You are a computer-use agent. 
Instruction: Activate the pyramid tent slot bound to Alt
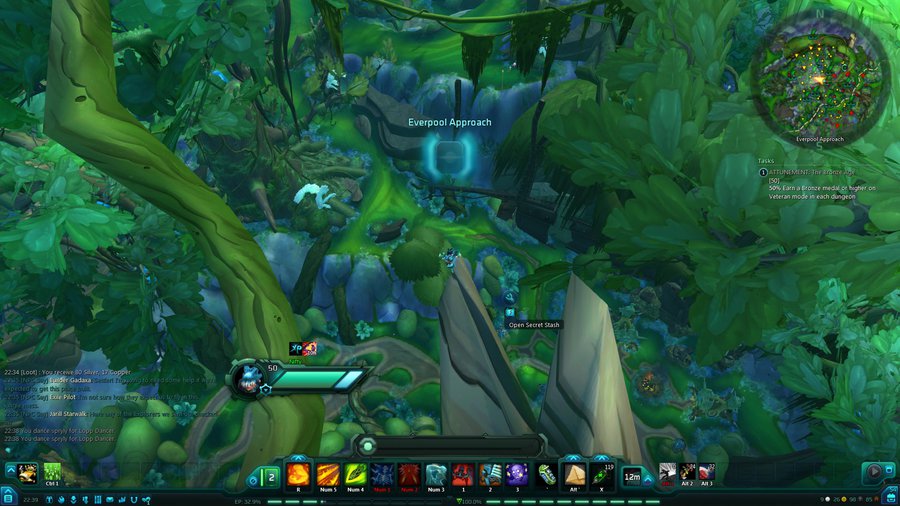click(x=574, y=474)
